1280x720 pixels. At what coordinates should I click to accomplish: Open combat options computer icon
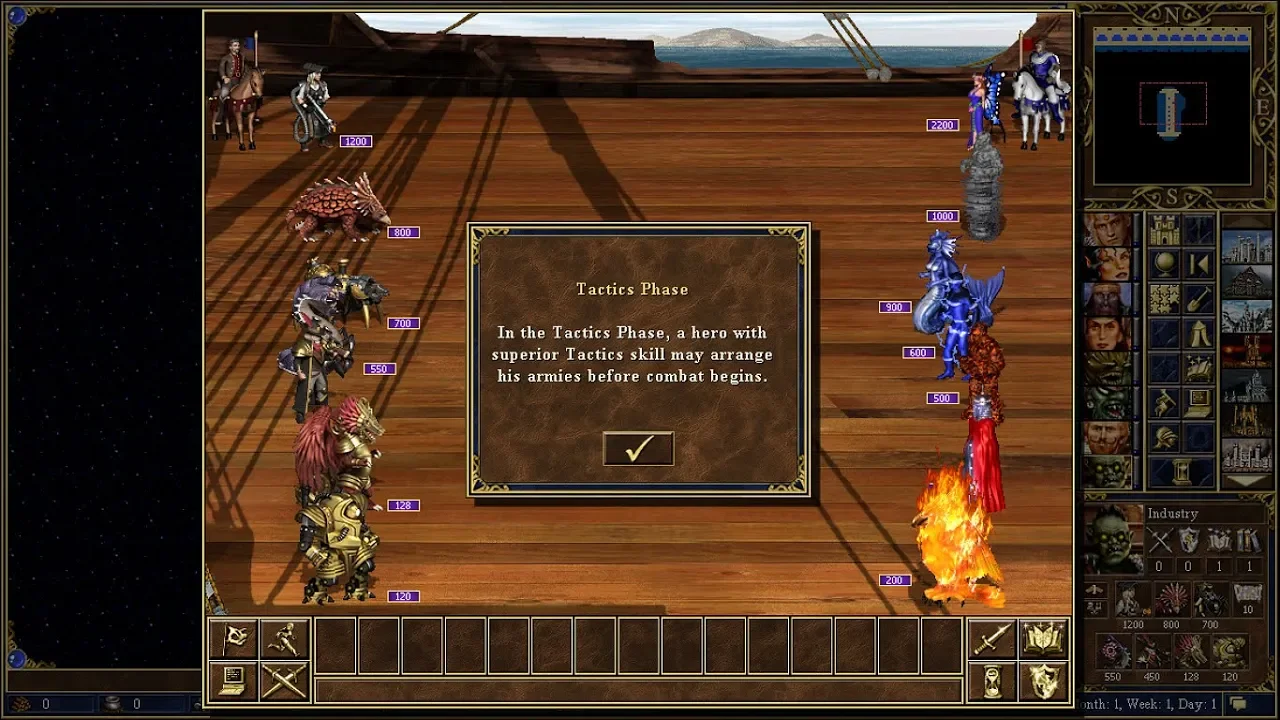click(233, 681)
